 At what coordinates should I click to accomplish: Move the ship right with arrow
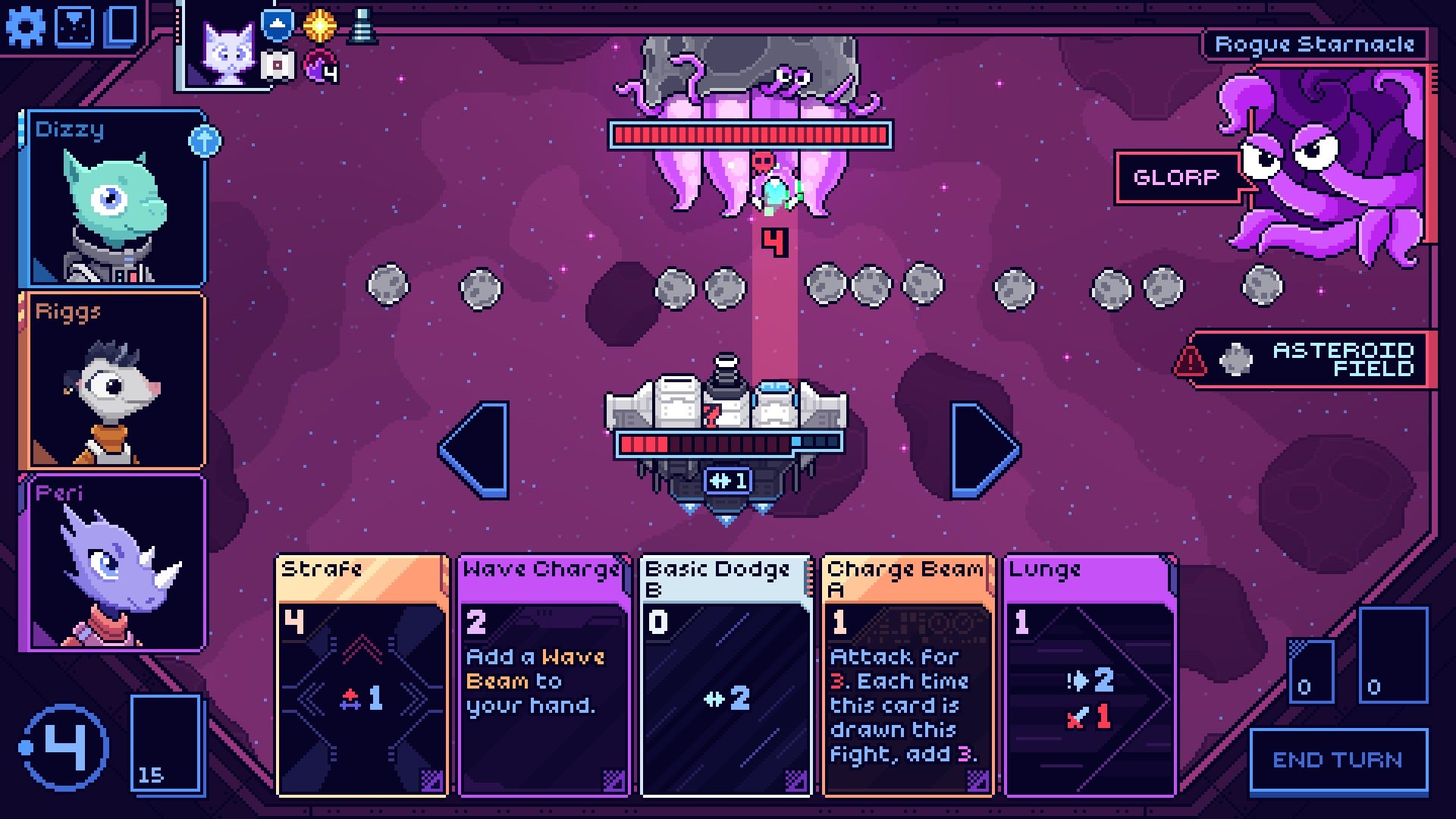tap(982, 450)
